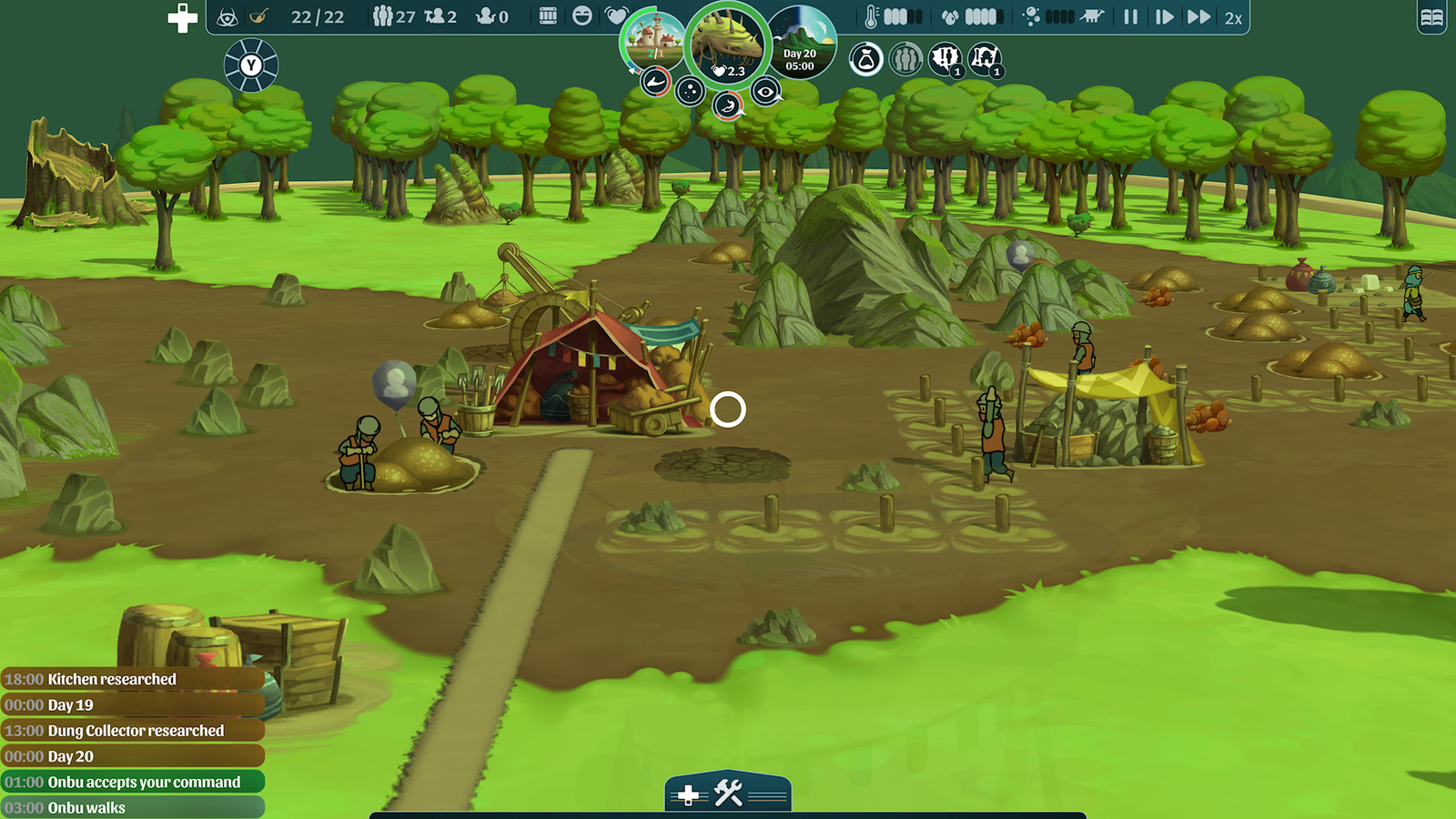The width and height of the screenshot is (1456, 819).
Task: Activate fast-forward speed
Action: (1198, 16)
